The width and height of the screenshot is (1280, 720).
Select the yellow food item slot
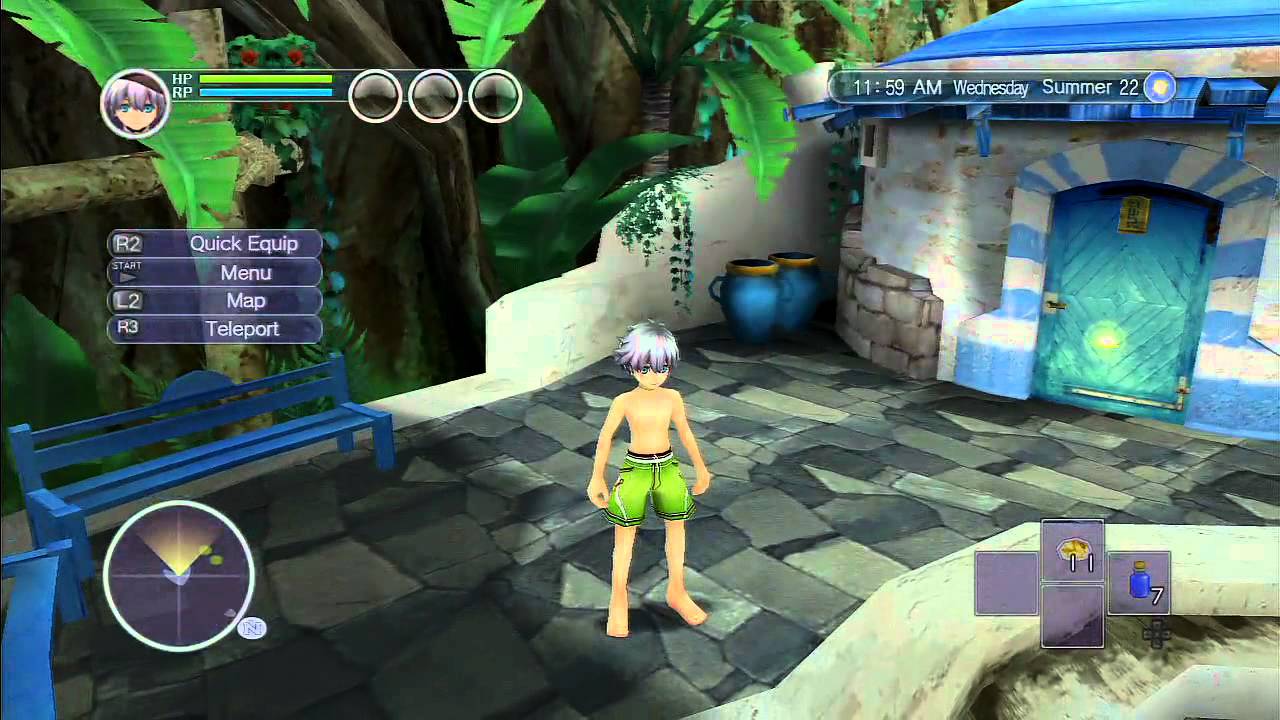(1072, 550)
